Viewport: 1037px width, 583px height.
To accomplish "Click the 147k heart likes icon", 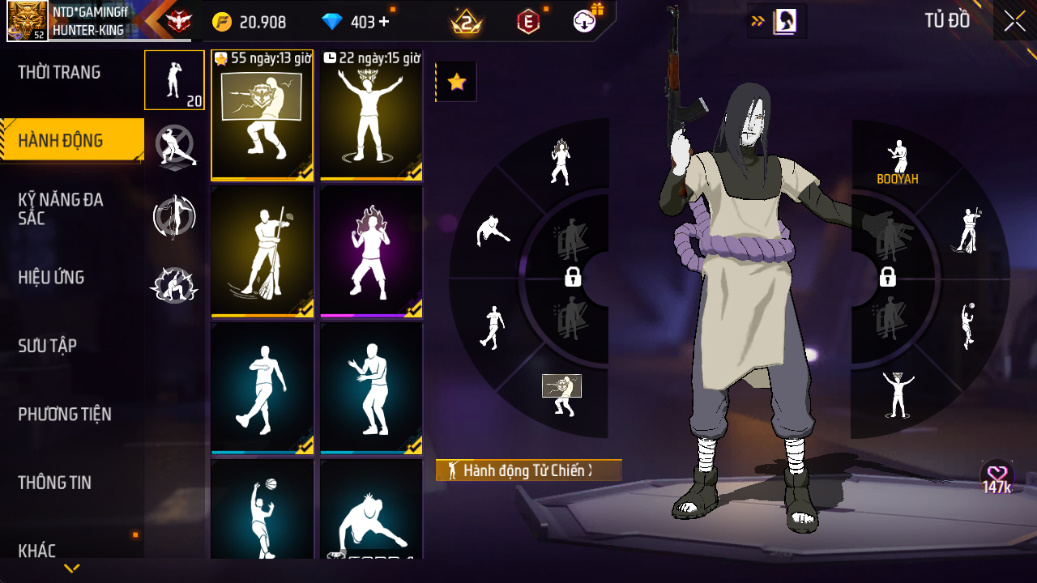I will click(997, 477).
